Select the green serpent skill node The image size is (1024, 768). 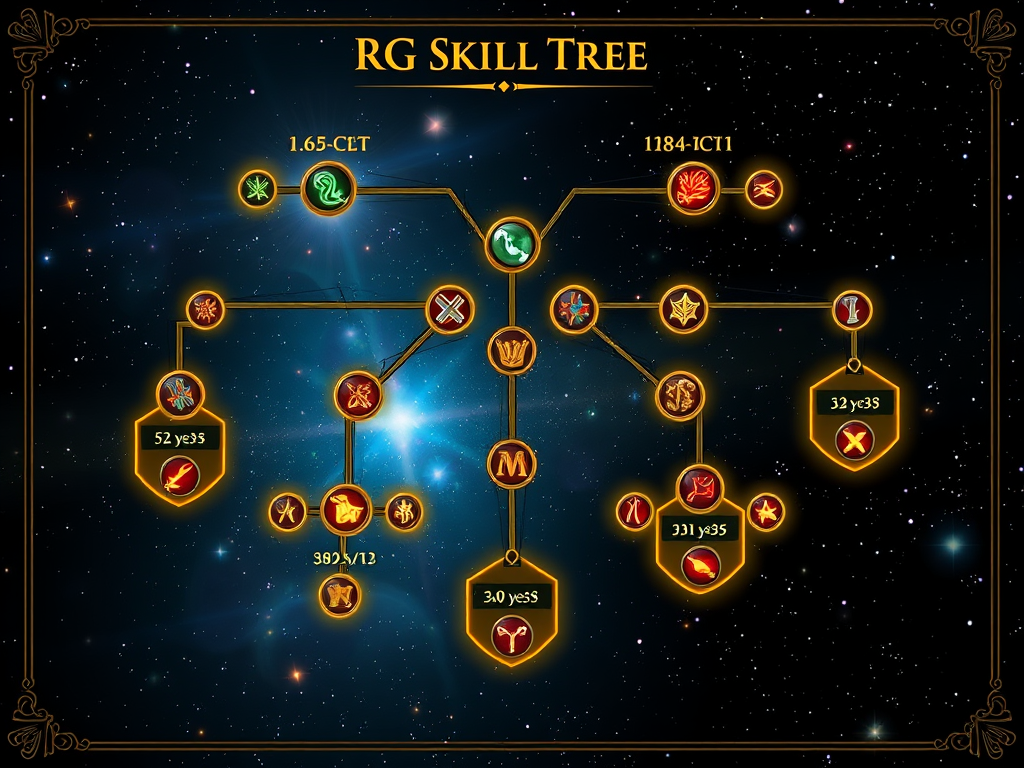[x=329, y=187]
